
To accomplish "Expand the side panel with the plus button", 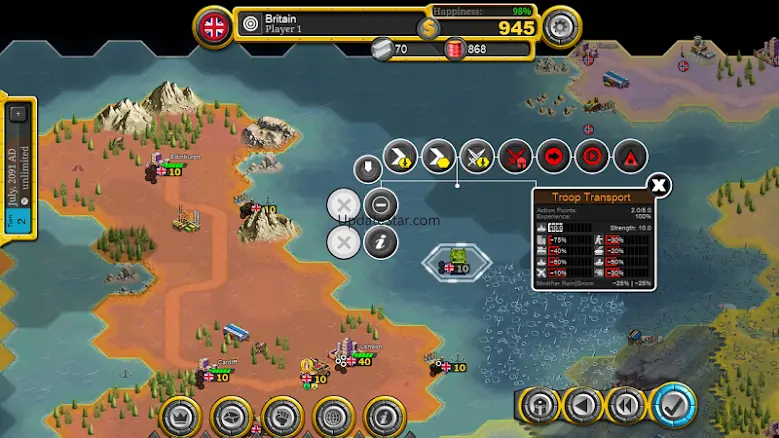I will [x=18, y=114].
